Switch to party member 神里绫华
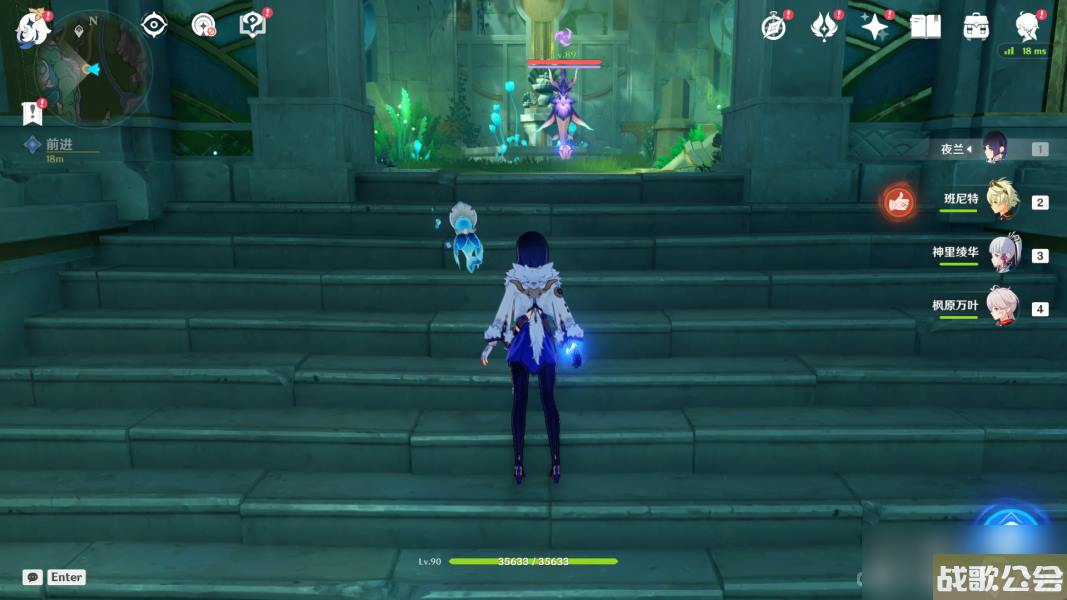The height and width of the screenshot is (600, 1067). pos(1003,253)
